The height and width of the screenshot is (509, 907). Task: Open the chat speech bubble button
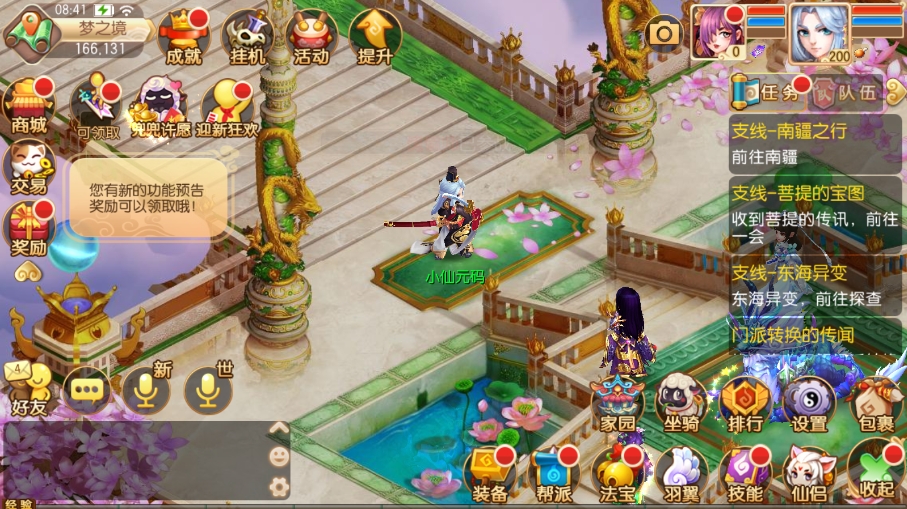[86, 389]
